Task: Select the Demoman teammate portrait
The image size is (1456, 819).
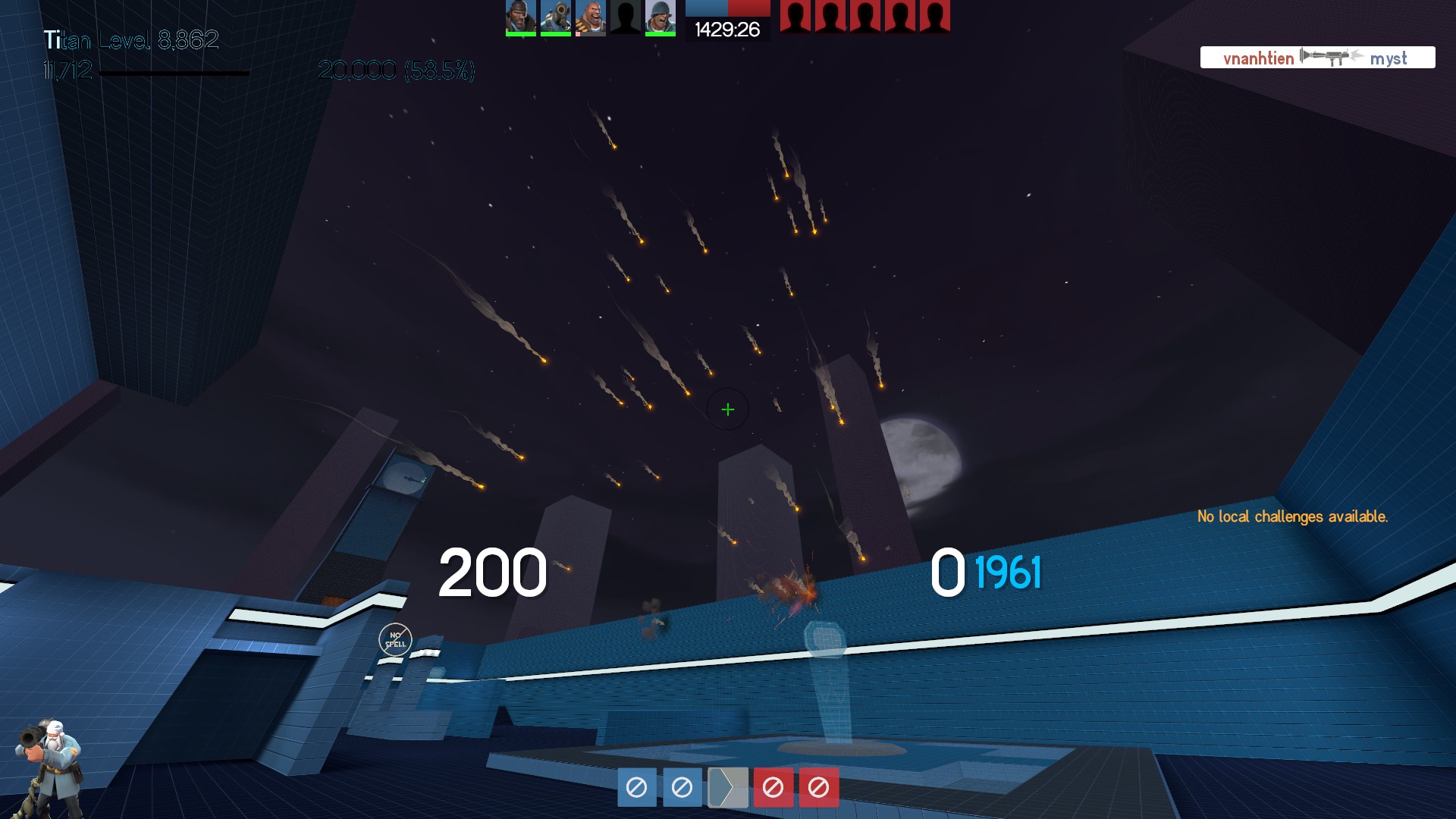Action: point(521,17)
